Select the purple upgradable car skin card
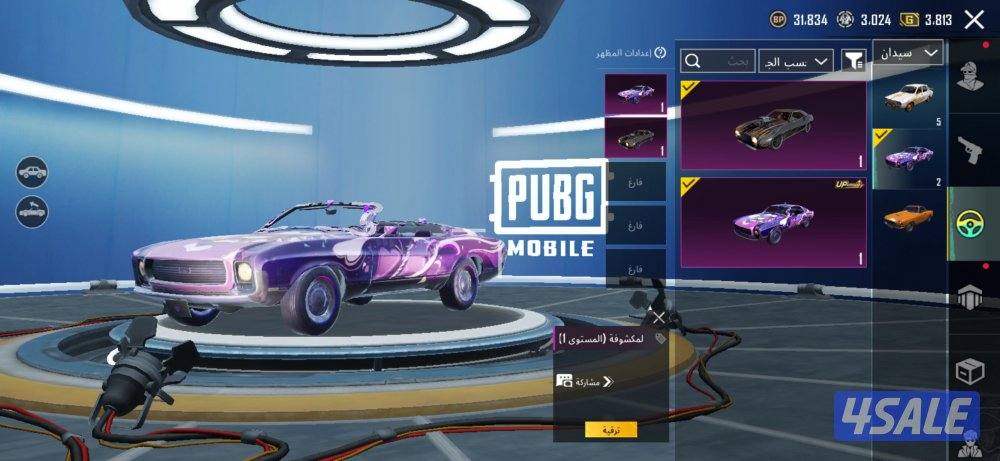The height and width of the screenshot is (461, 1000). click(x=772, y=223)
